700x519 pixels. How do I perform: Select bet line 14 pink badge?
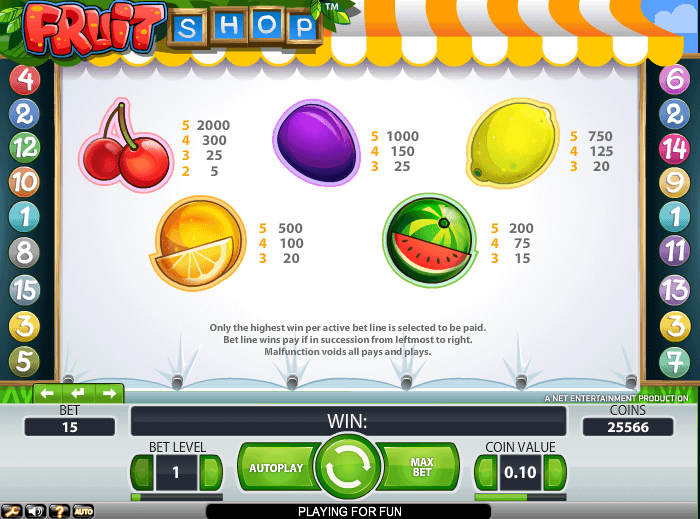675,148
